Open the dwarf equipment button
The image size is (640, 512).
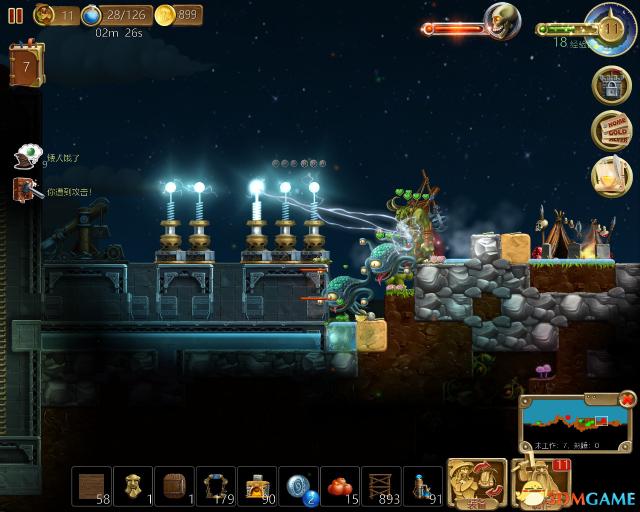pyautogui.click(x=471, y=482)
